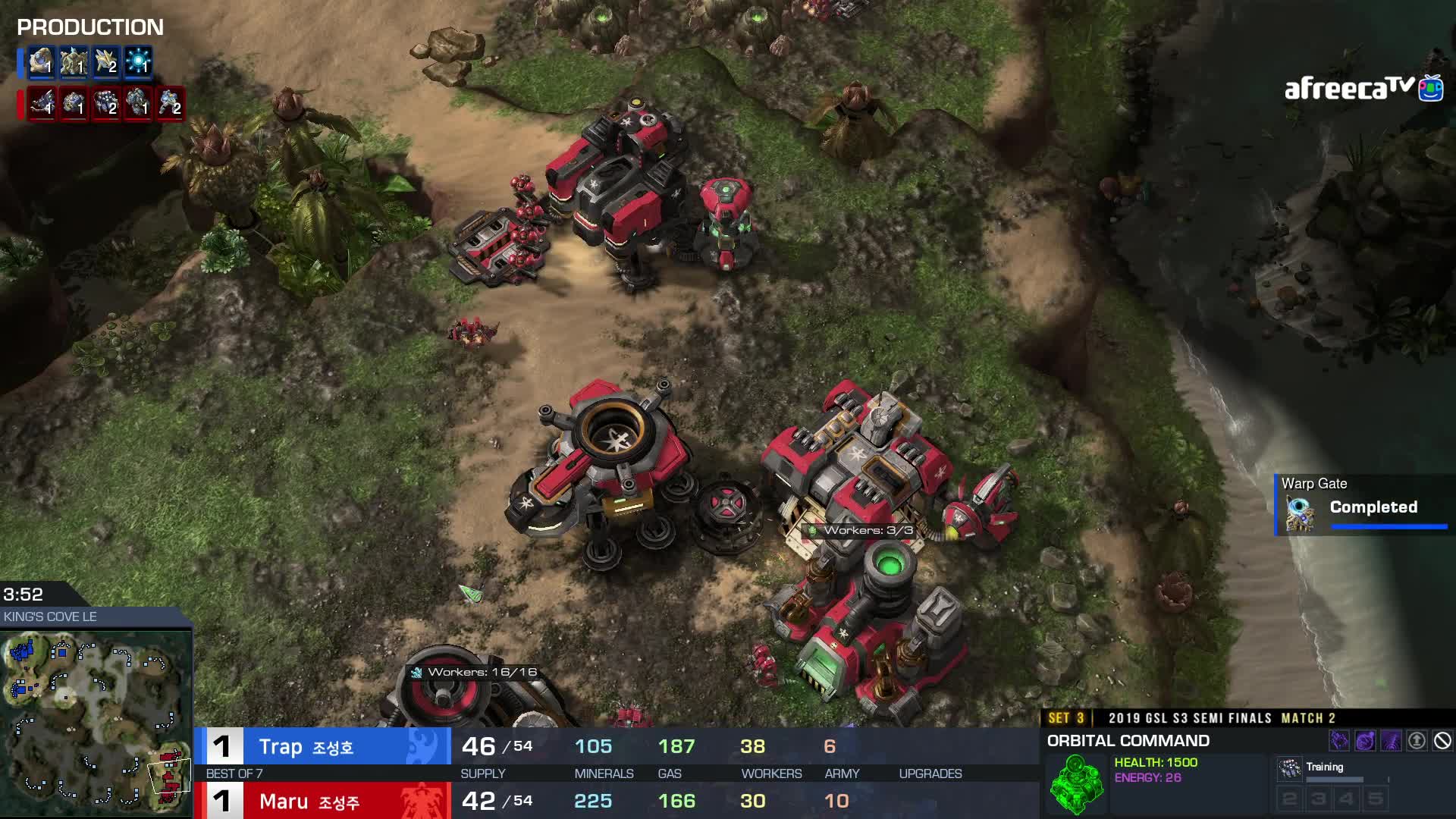Click the Lift Off up-arrow command

pos(1417,741)
